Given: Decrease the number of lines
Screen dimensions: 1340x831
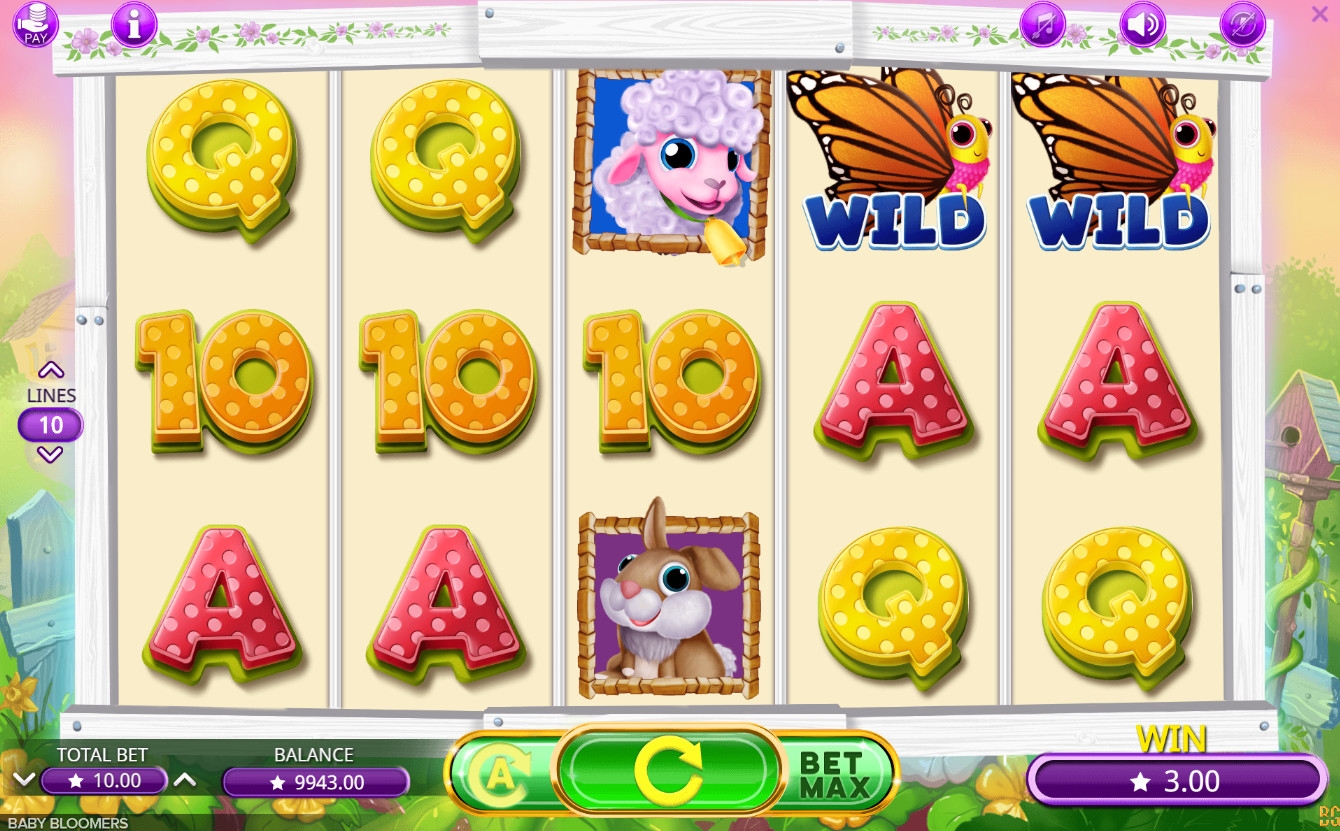Looking at the screenshot, I should [50, 455].
